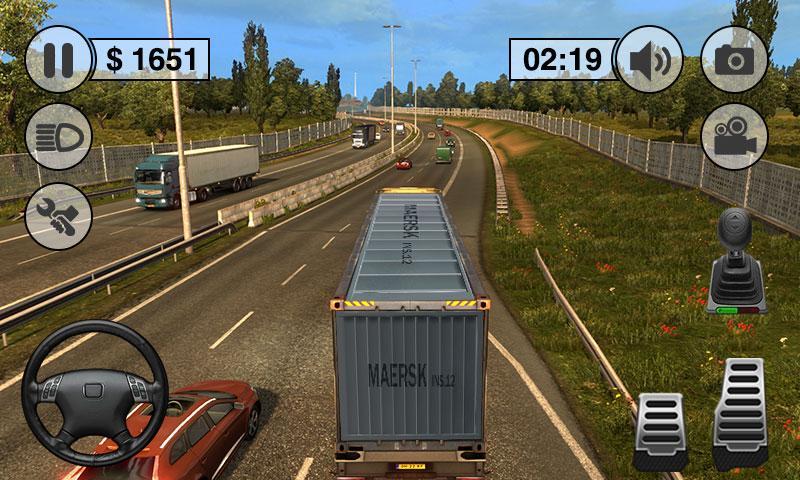Shift gears using the gear lever
Image resolution: width=800 pixels, height=480 pixels.
[736, 265]
